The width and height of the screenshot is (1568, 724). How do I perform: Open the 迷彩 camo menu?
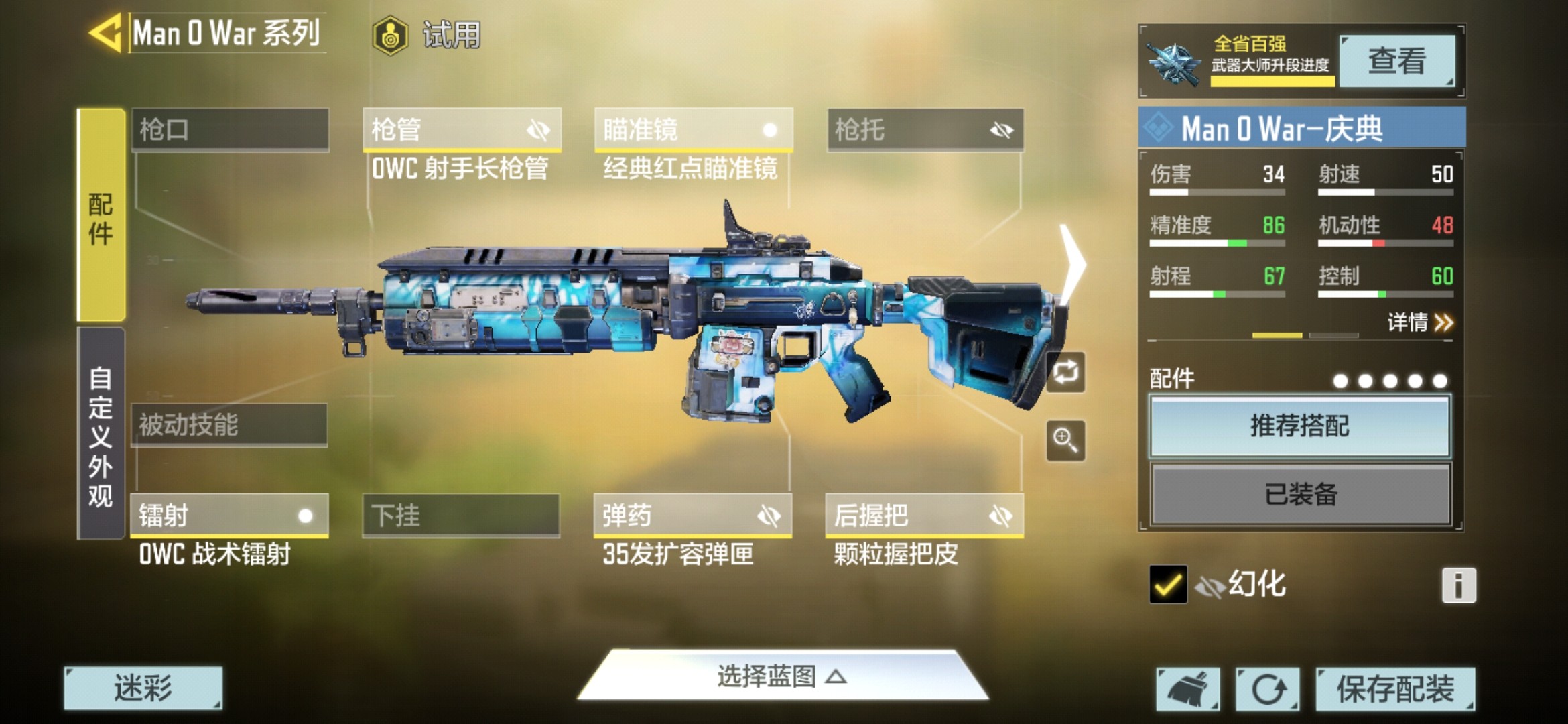pyautogui.click(x=143, y=688)
